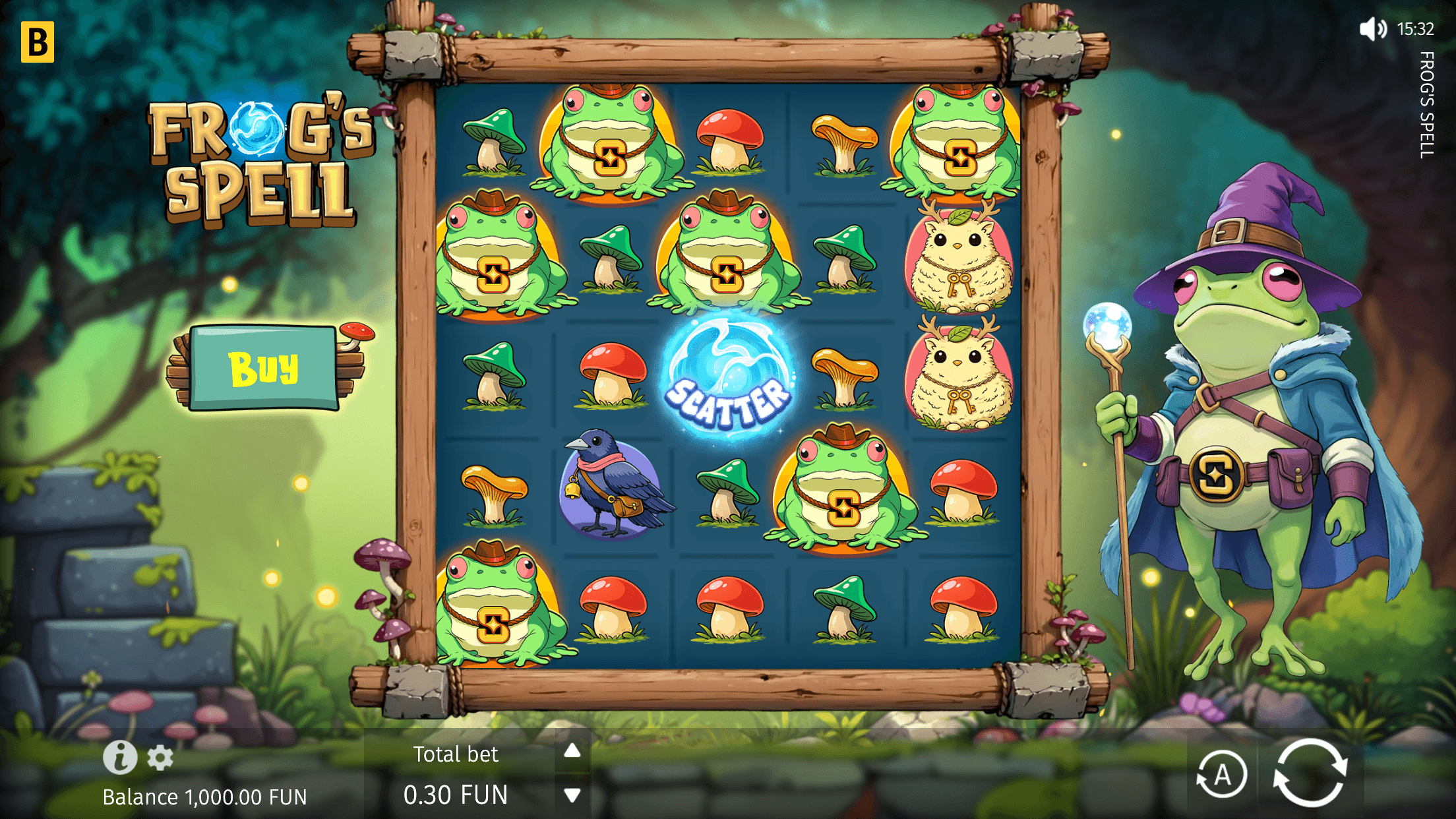Image resolution: width=1456 pixels, height=819 pixels.
Task: Decrease the bet with the down arrow
Action: [571, 795]
